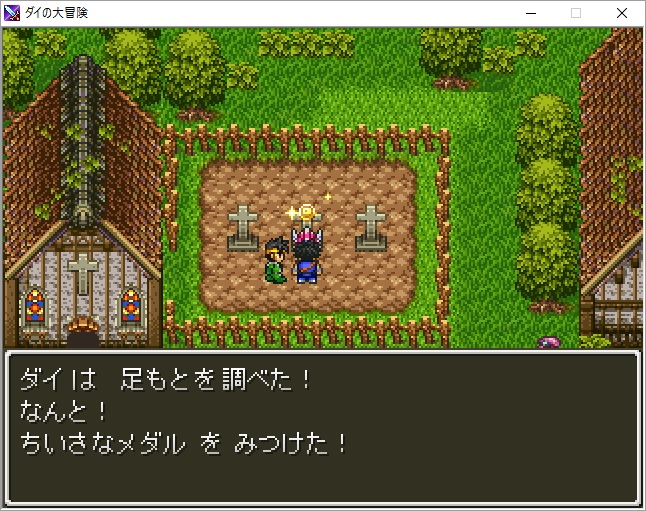Minimize the game window
The width and height of the screenshot is (646, 511).
529,13
